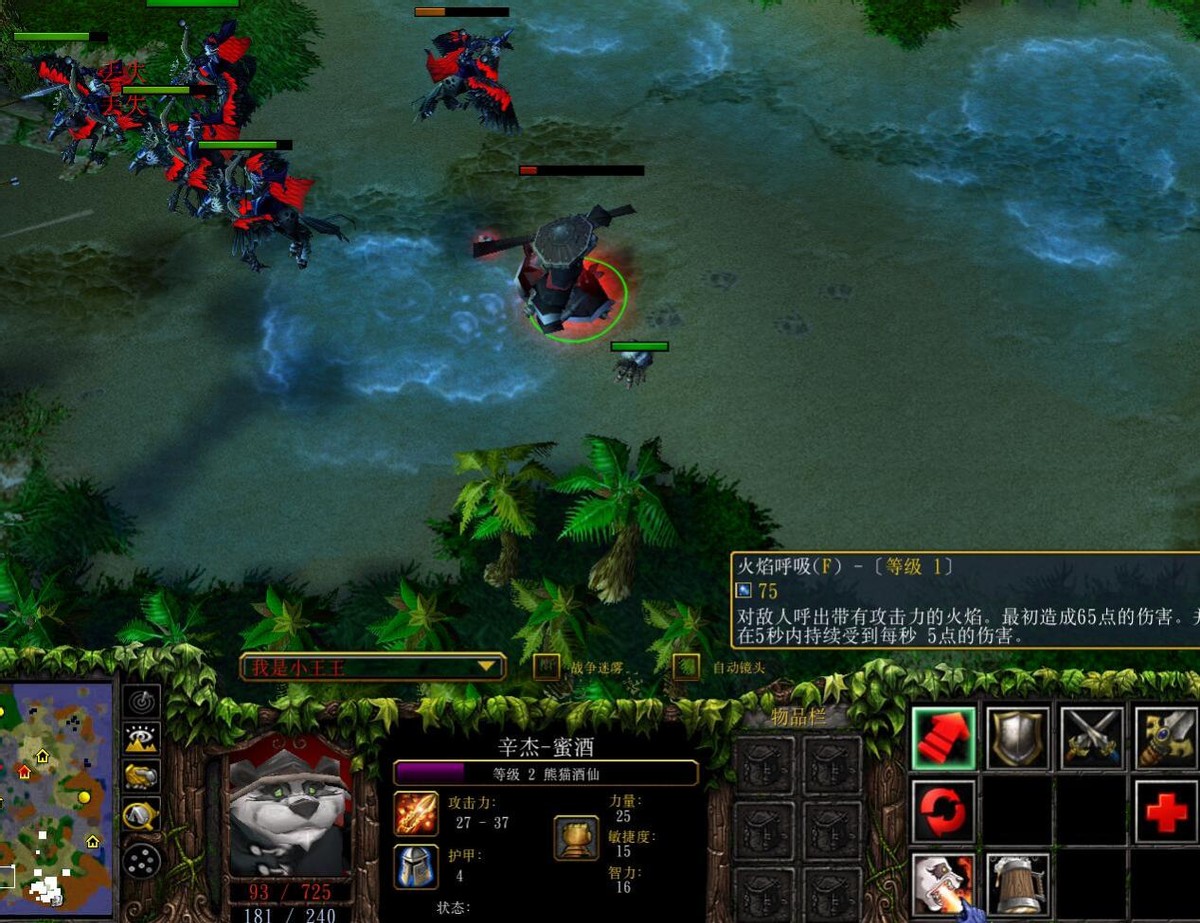
Task: Toggle the 战争迷雾 fog of war checkbox
Action: tap(546, 667)
